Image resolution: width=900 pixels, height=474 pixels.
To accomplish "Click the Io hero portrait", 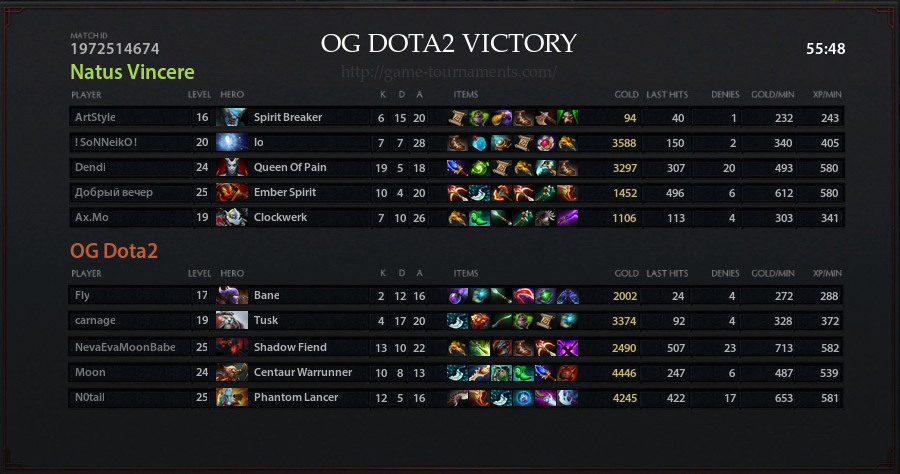I will tap(231, 143).
